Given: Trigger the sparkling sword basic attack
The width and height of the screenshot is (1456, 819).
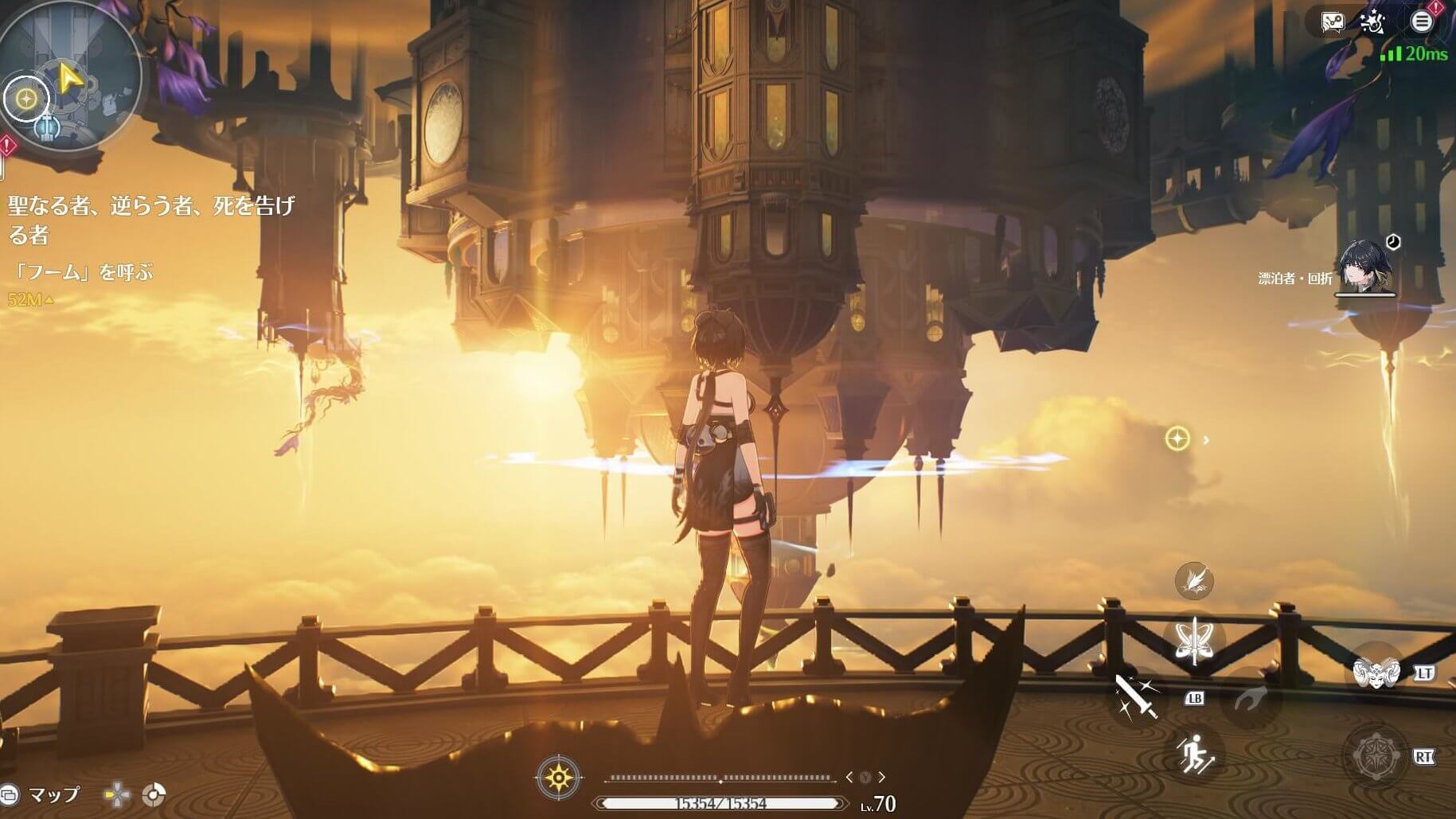Looking at the screenshot, I should [1136, 697].
